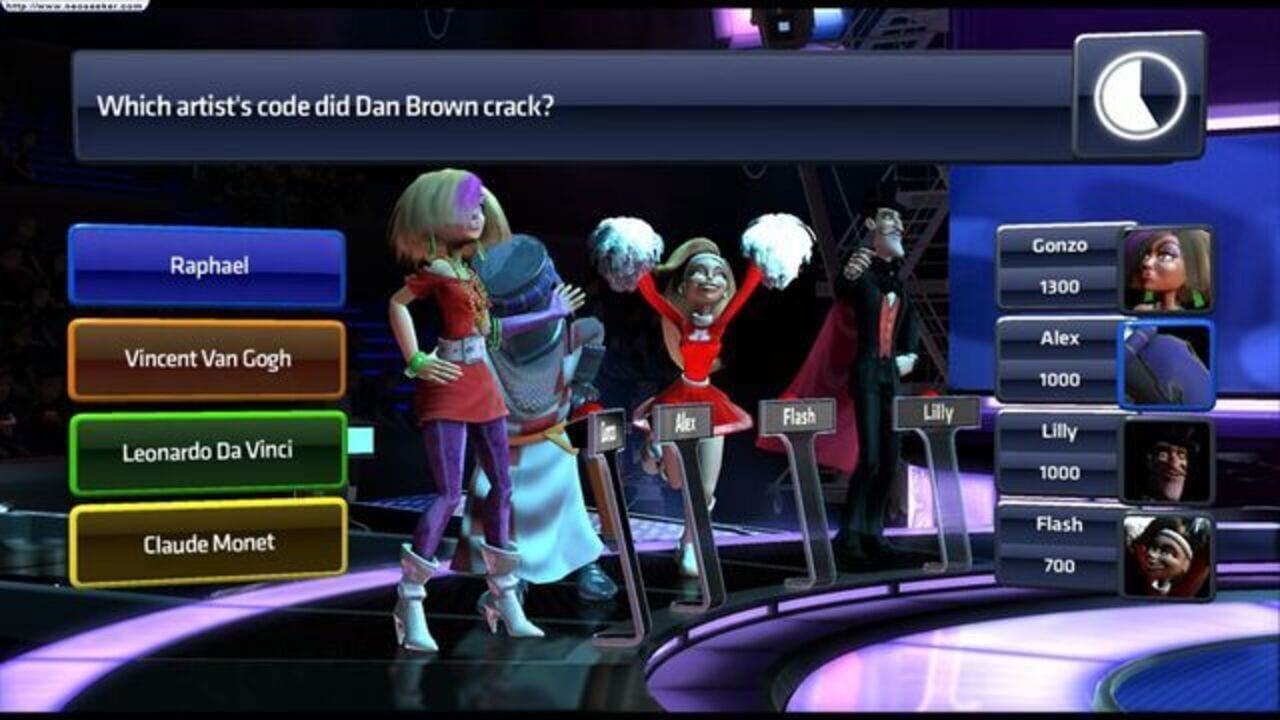The height and width of the screenshot is (720, 1280).
Task: Select the Leonardo Da Vinci answer option
Action: (205, 452)
